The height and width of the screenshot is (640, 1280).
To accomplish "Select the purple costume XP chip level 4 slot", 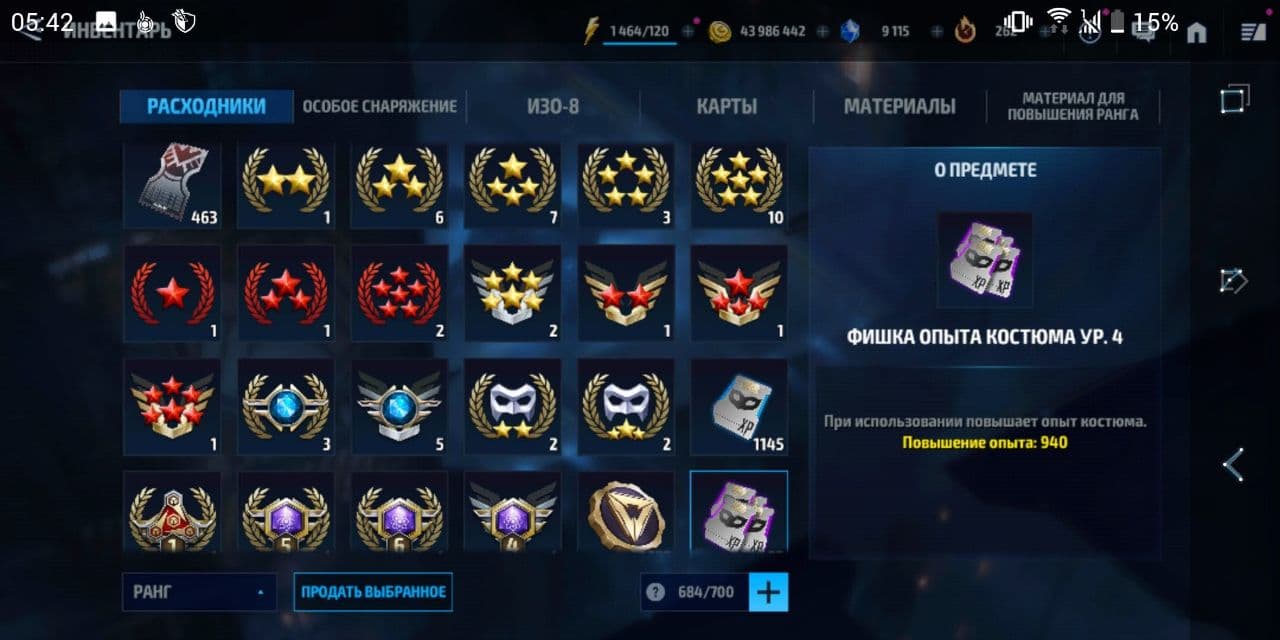I will coord(739,512).
